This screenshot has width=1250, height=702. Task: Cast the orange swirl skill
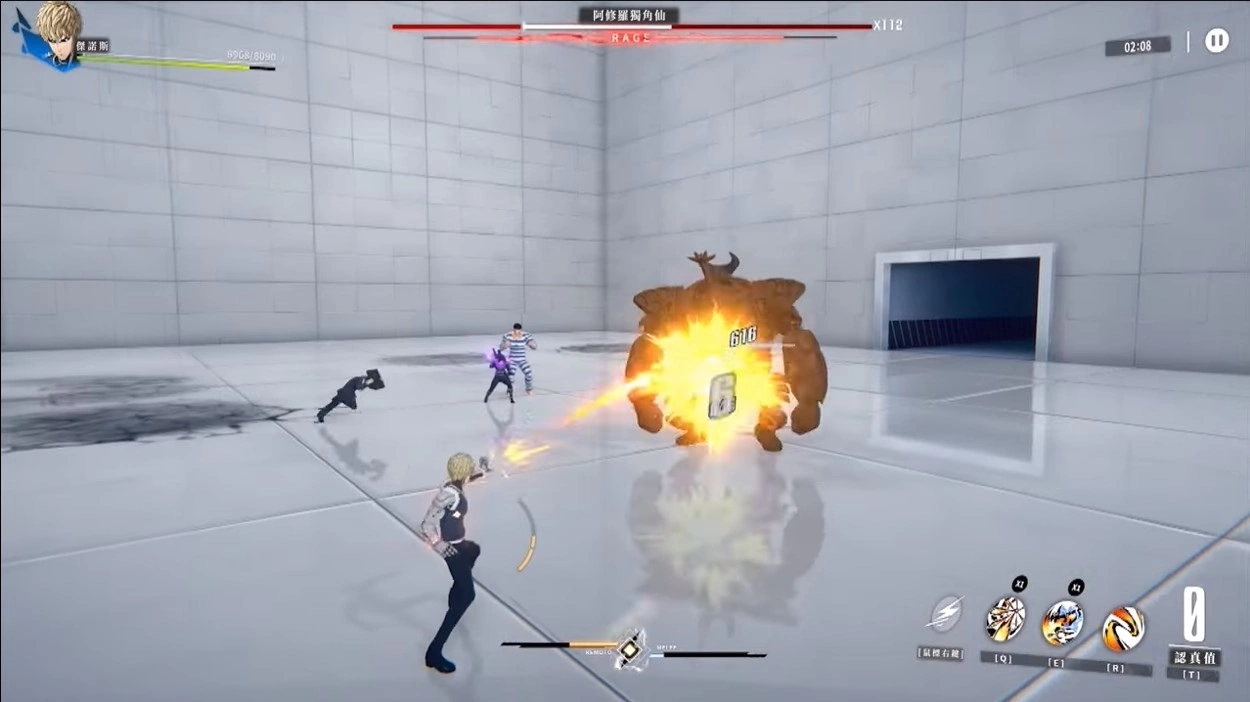click(1122, 628)
